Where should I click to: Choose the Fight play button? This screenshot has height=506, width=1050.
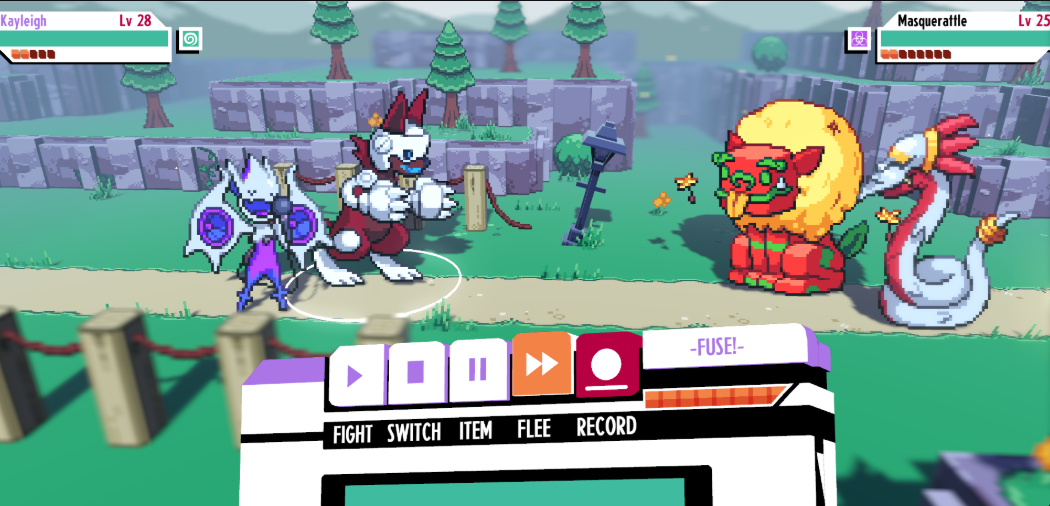point(355,373)
